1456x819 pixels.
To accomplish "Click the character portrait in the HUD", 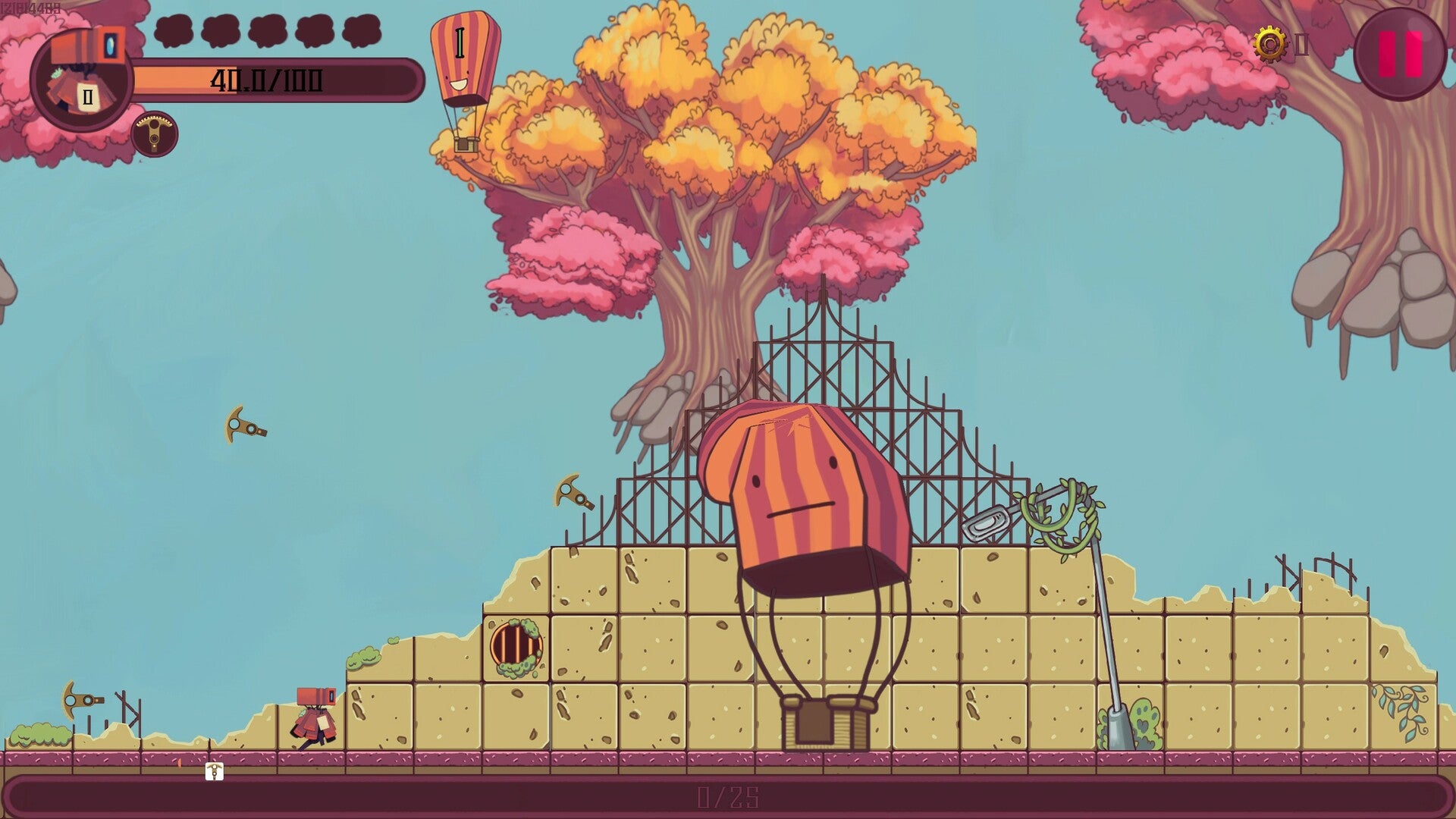I will coord(81,80).
